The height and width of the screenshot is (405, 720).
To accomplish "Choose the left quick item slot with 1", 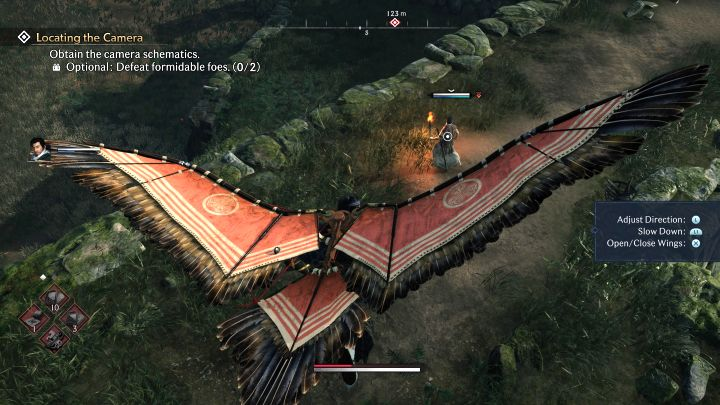I will [34, 320].
